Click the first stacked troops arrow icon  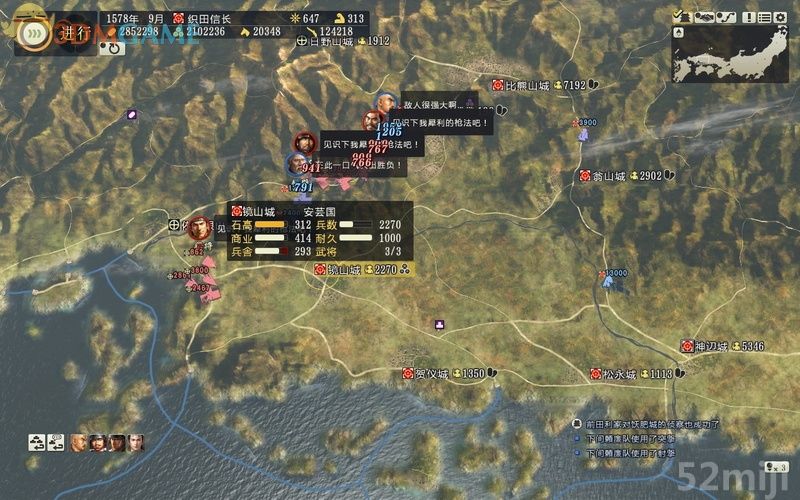(x=35, y=441)
